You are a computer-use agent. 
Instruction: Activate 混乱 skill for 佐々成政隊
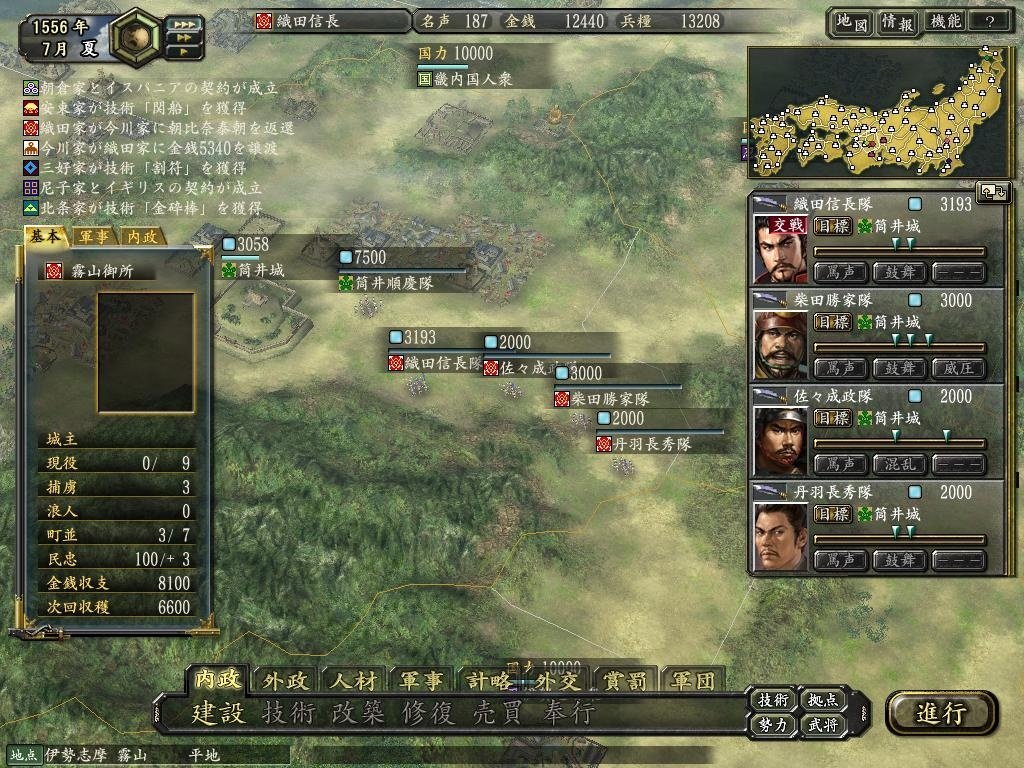tap(899, 465)
